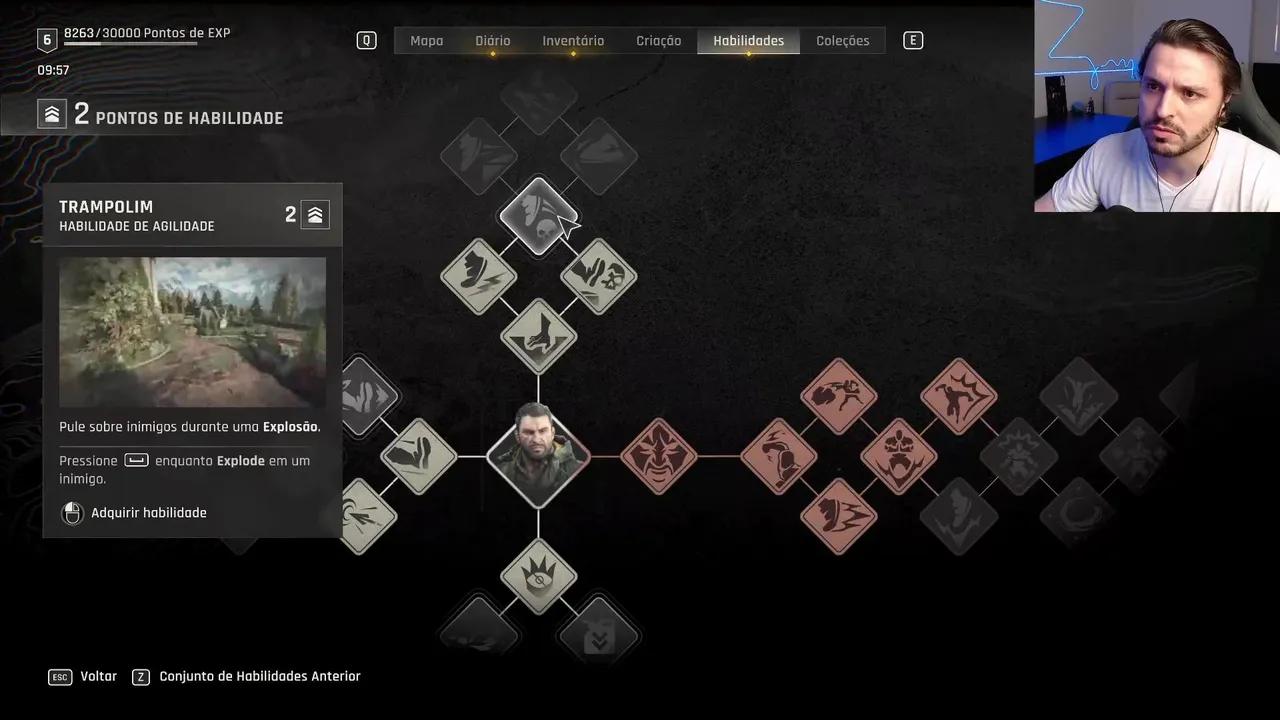Choose the red dashing fist skill node
Screen dimensions: 1280x720
838,516
